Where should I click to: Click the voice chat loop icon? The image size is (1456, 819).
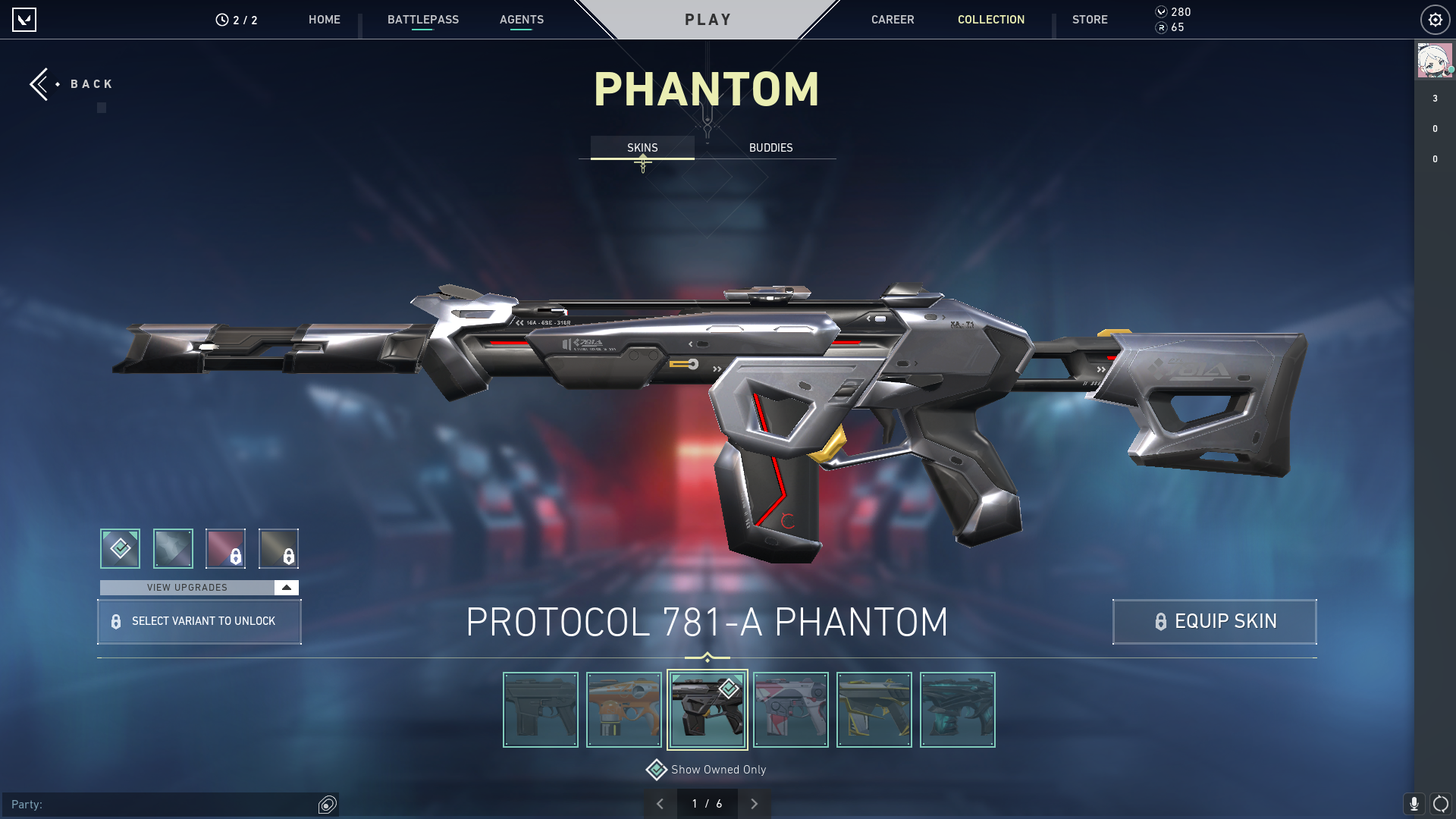click(x=1440, y=802)
